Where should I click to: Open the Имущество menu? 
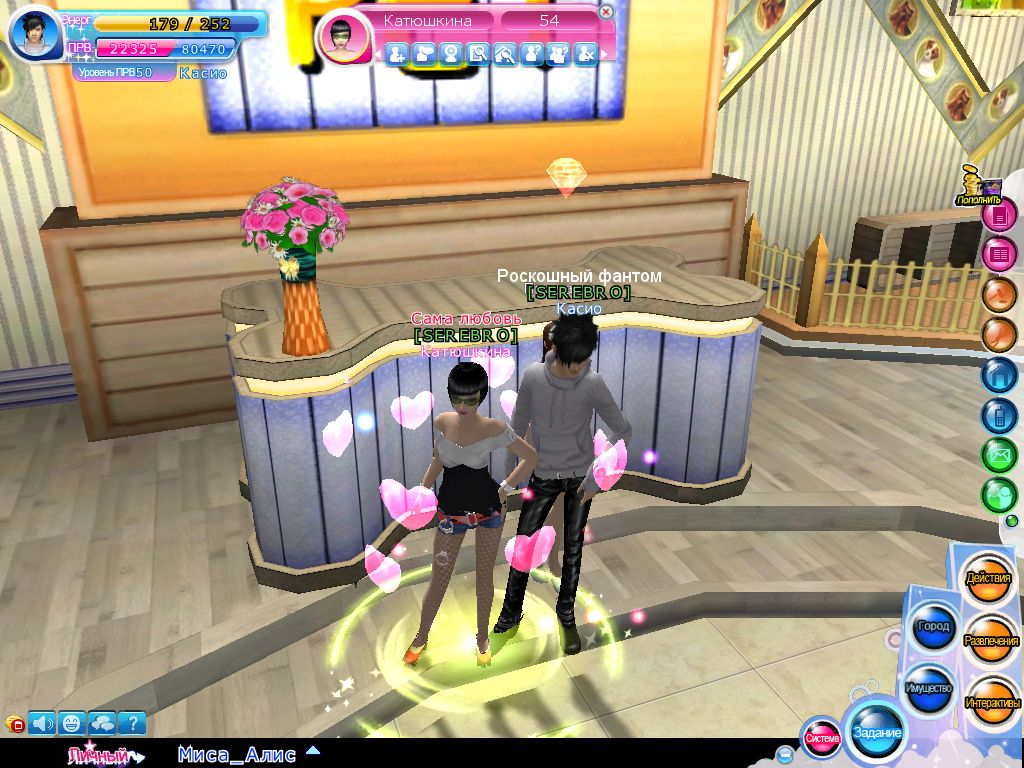click(x=928, y=688)
